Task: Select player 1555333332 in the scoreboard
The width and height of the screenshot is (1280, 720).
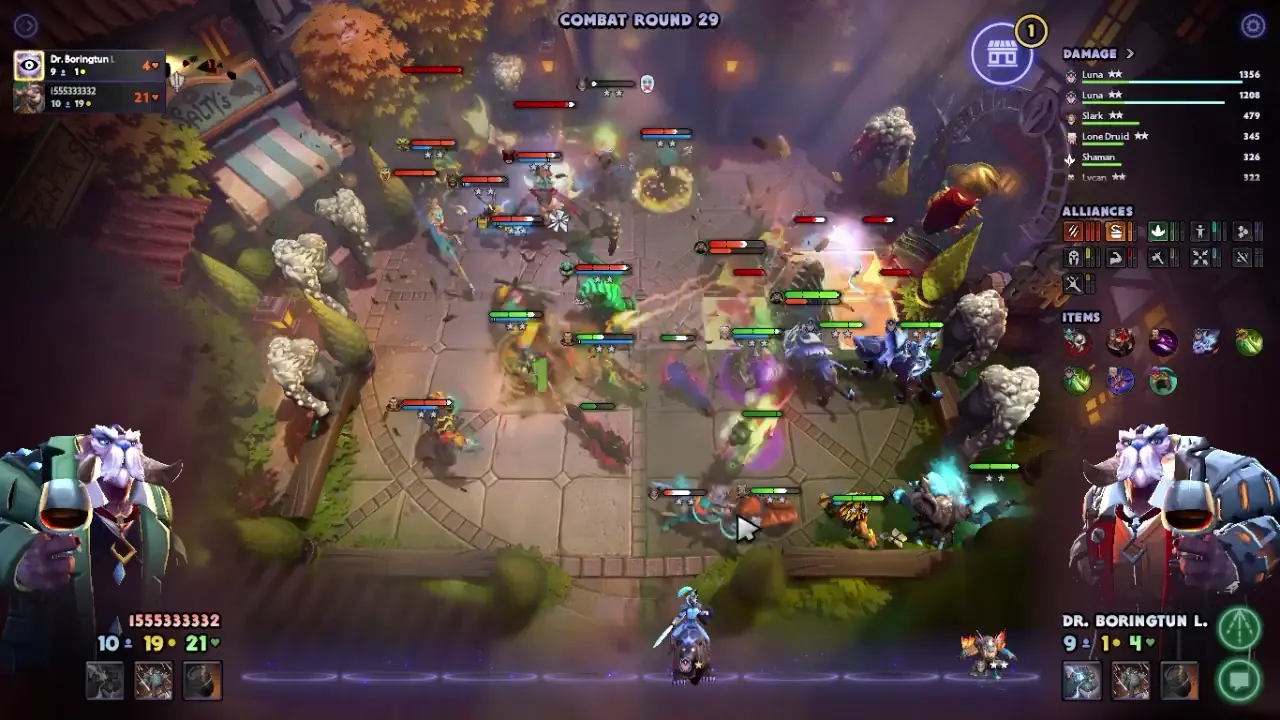Action: pos(90,97)
